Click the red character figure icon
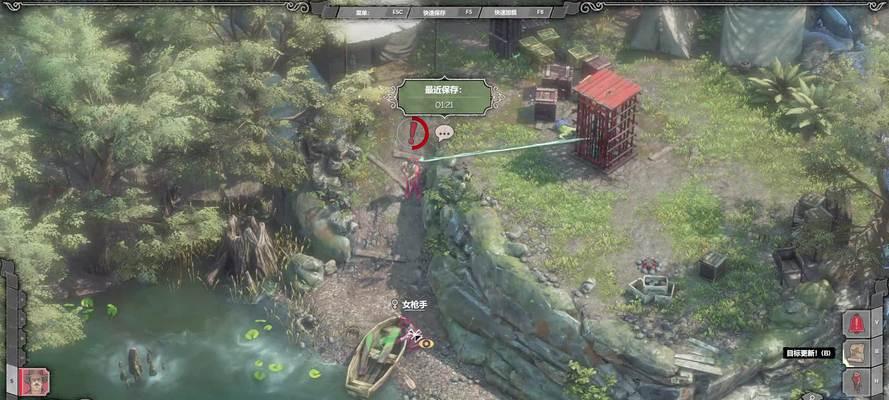 pos(857,381)
